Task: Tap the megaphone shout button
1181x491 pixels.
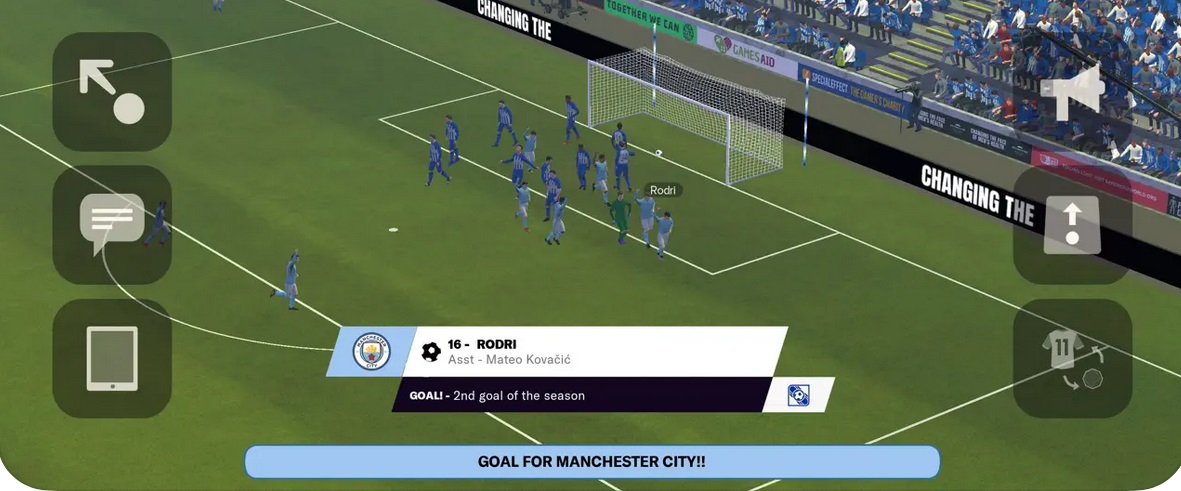Action: click(1073, 92)
